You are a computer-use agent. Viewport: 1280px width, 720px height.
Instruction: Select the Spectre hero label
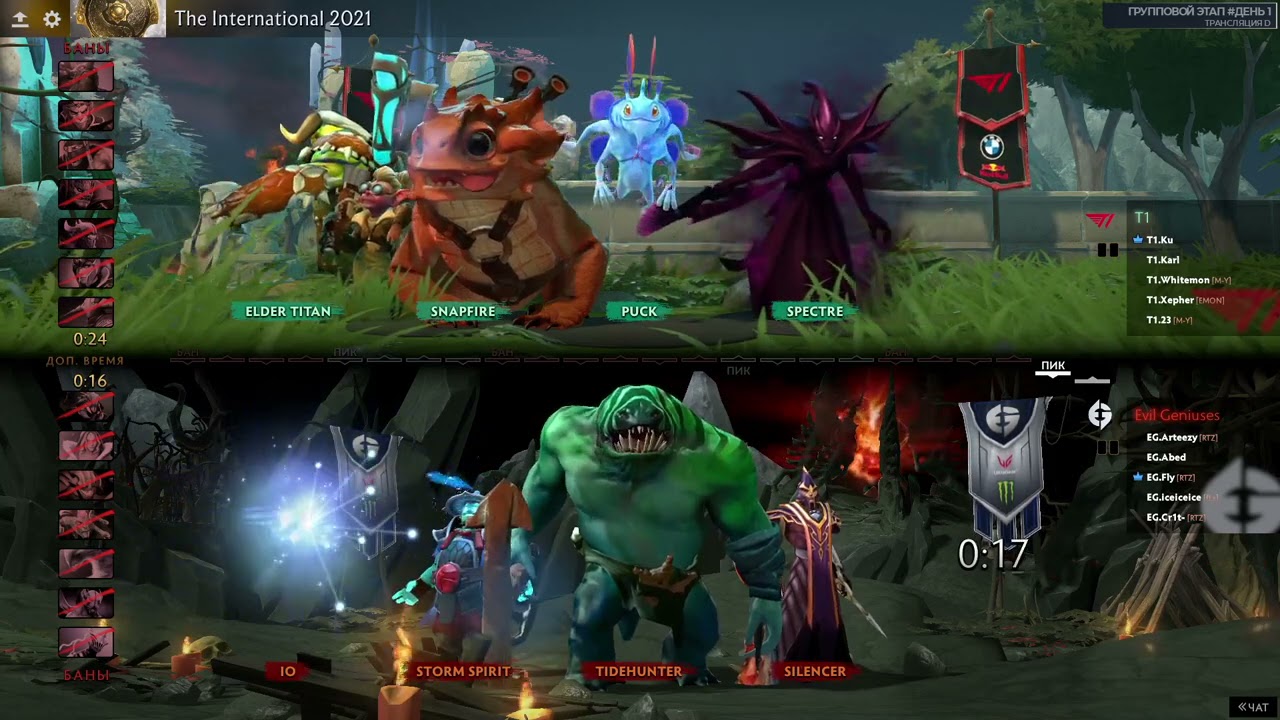click(x=815, y=311)
